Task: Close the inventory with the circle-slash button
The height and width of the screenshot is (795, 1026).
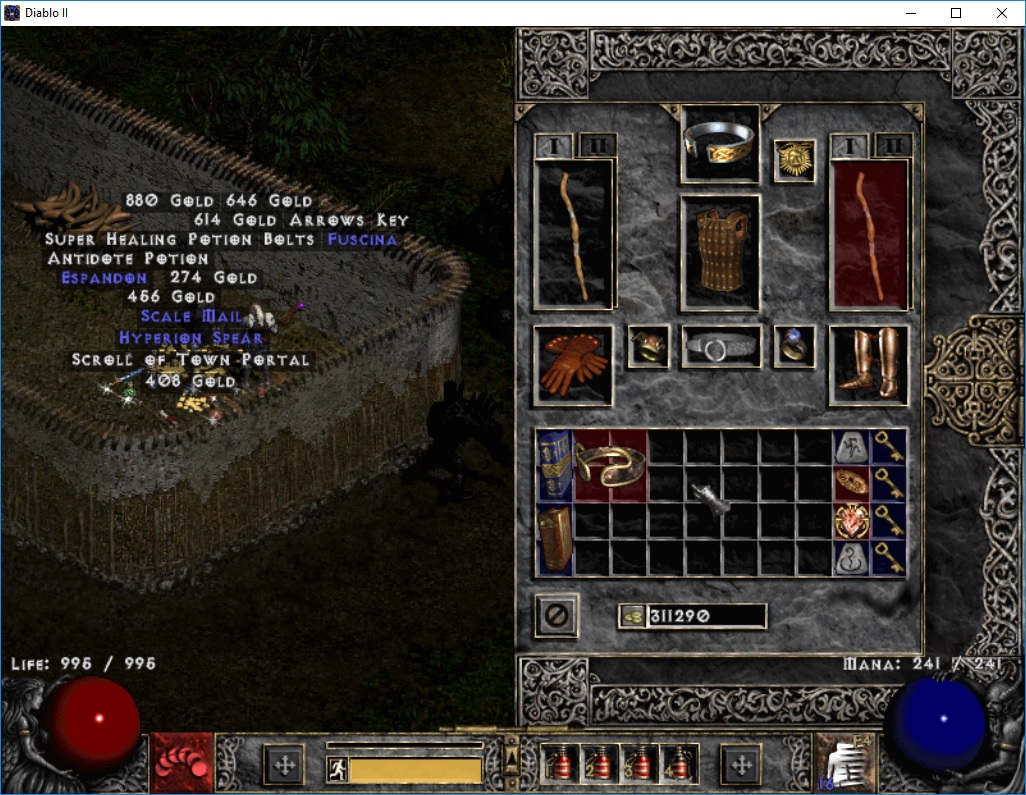Action: [x=556, y=615]
